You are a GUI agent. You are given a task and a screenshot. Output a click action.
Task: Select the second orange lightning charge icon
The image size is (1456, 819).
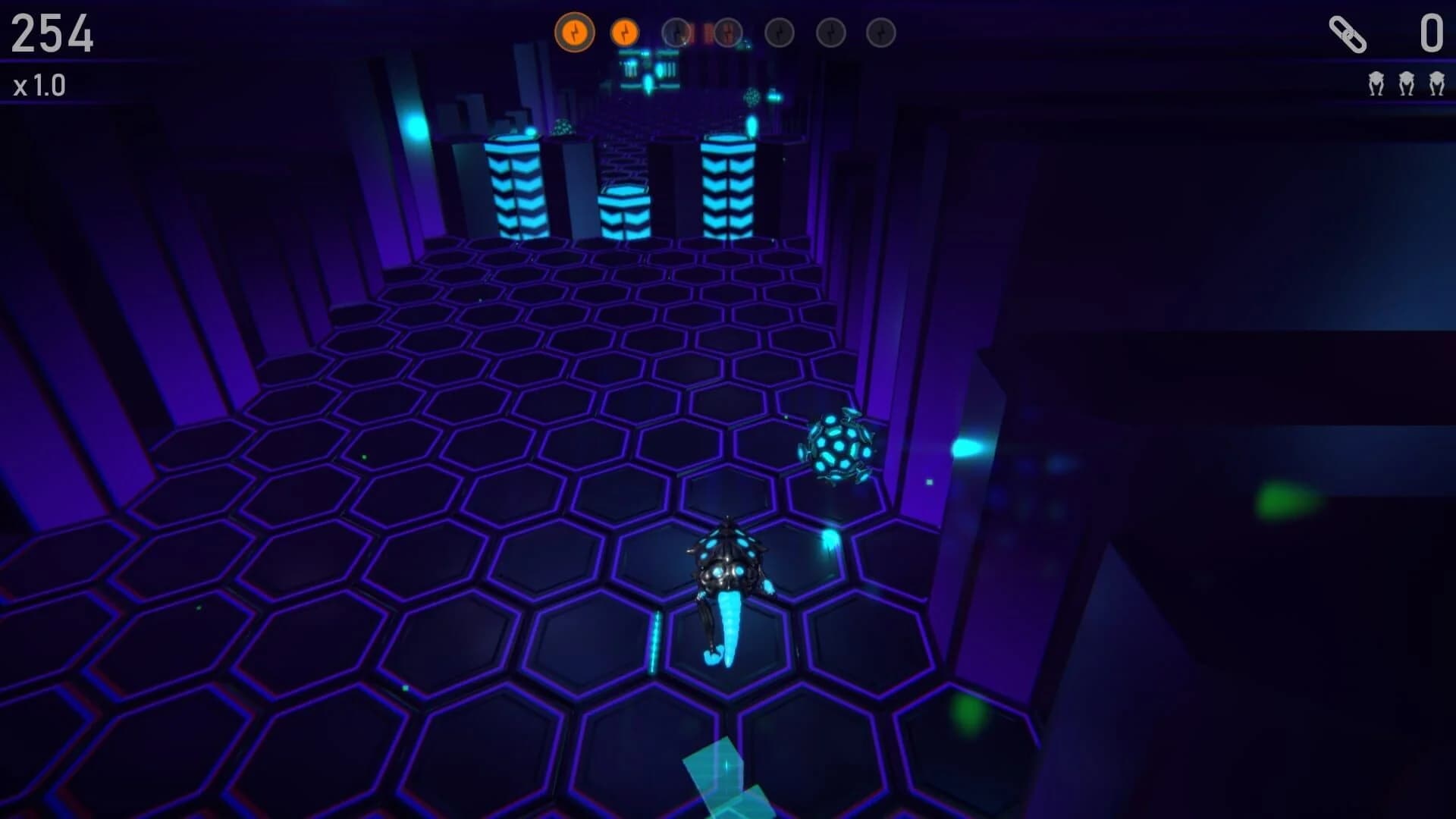(624, 32)
